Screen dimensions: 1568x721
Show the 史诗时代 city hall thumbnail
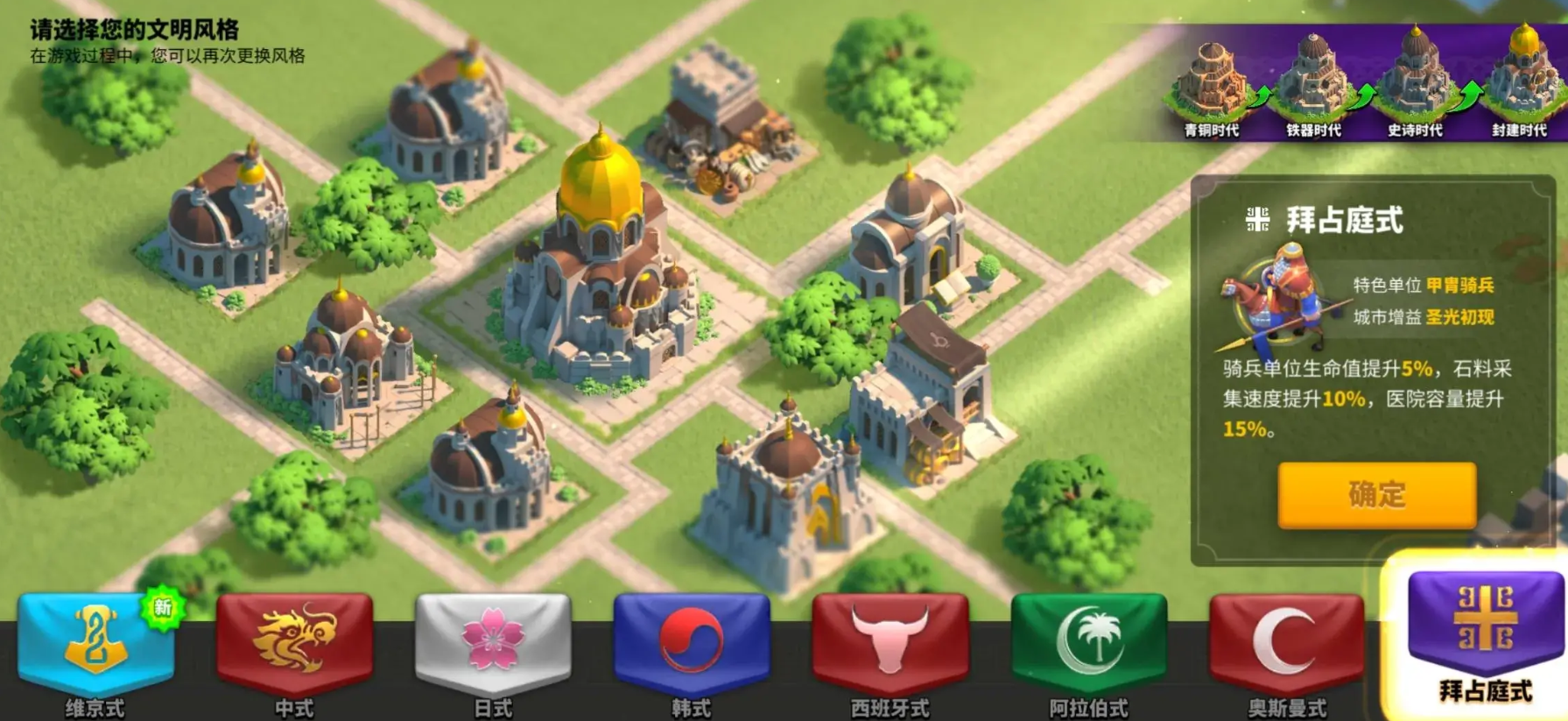[x=1415, y=83]
